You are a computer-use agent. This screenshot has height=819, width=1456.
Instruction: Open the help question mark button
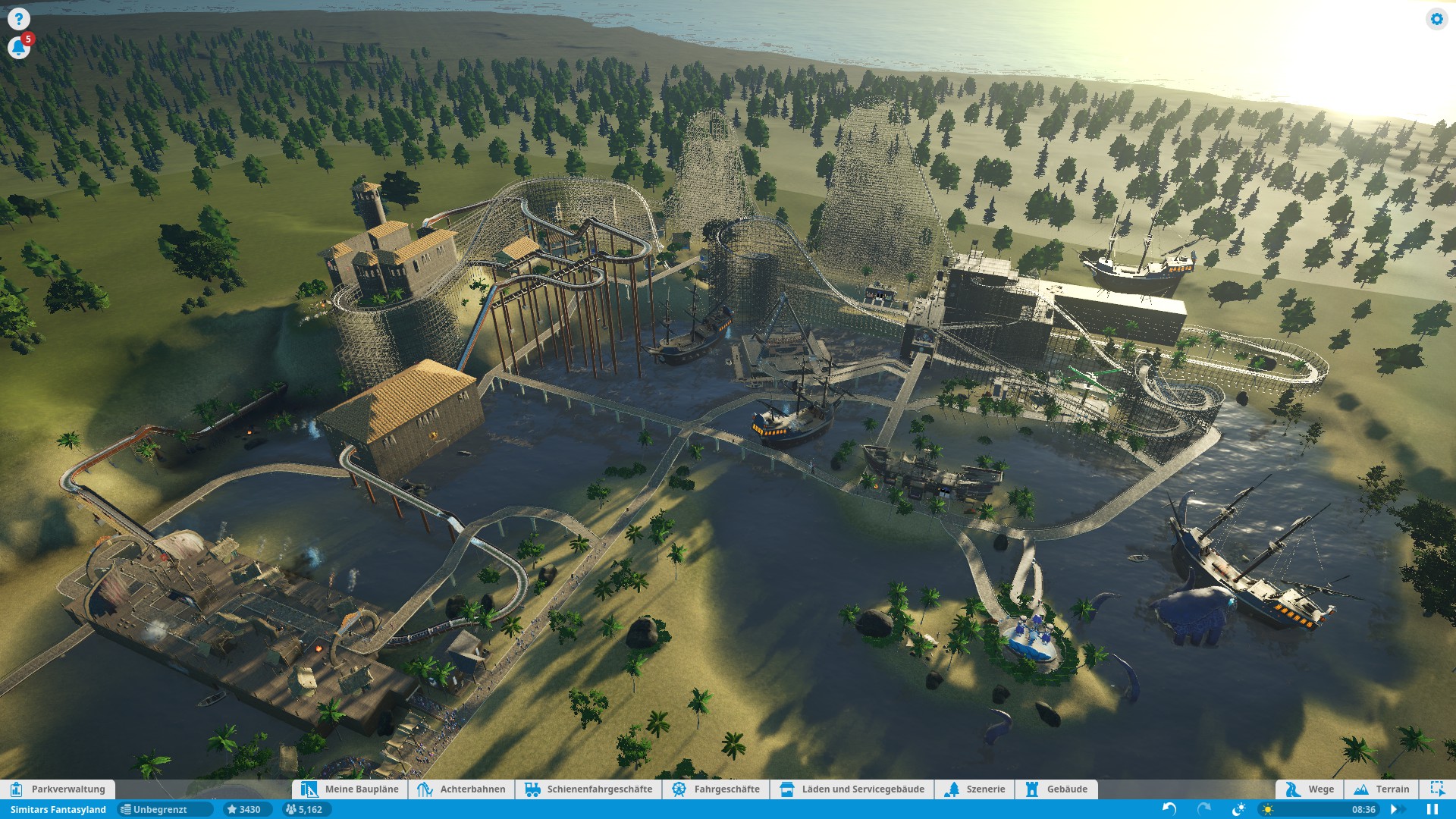point(18,19)
